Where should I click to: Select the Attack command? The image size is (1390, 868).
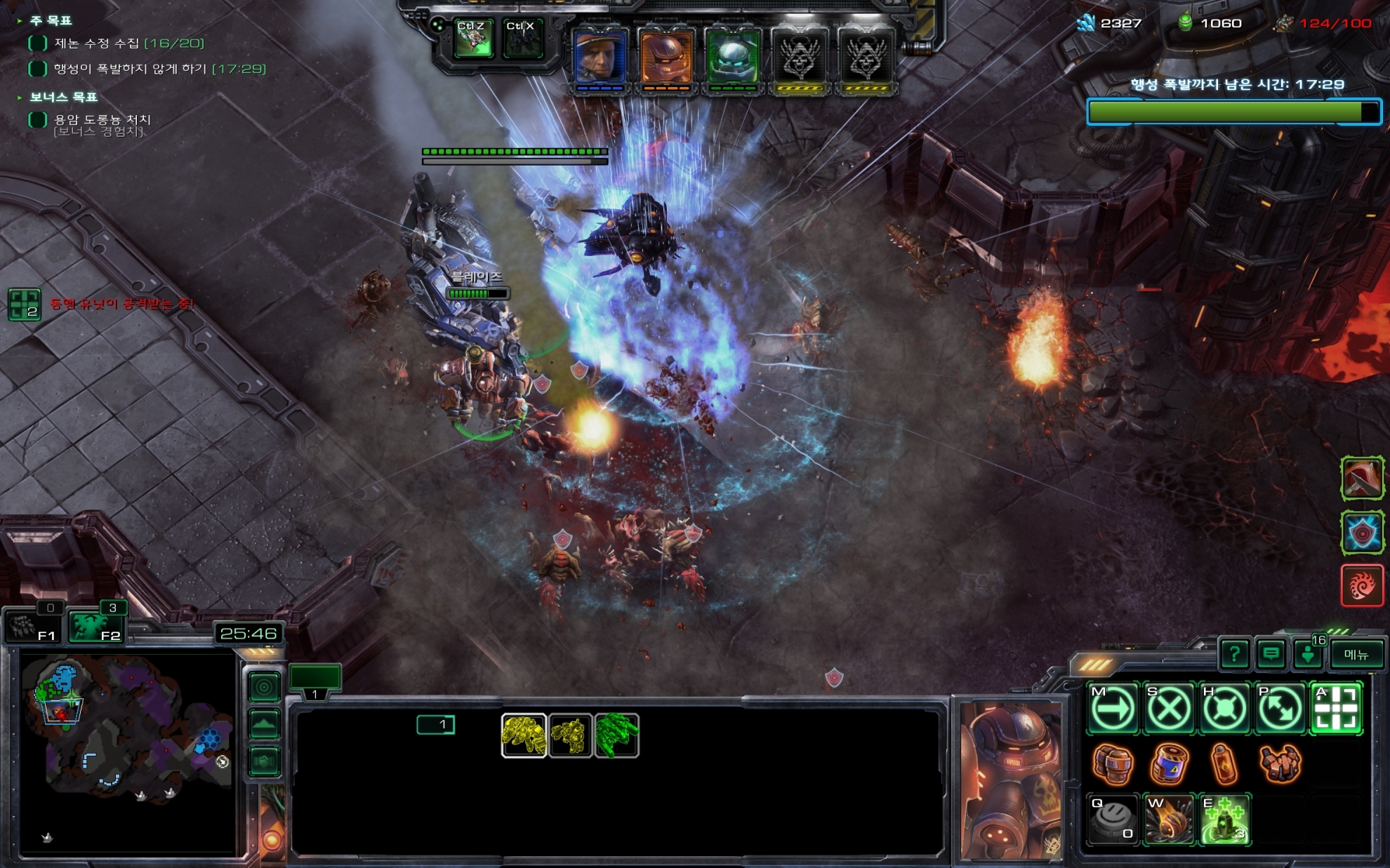point(1336,709)
